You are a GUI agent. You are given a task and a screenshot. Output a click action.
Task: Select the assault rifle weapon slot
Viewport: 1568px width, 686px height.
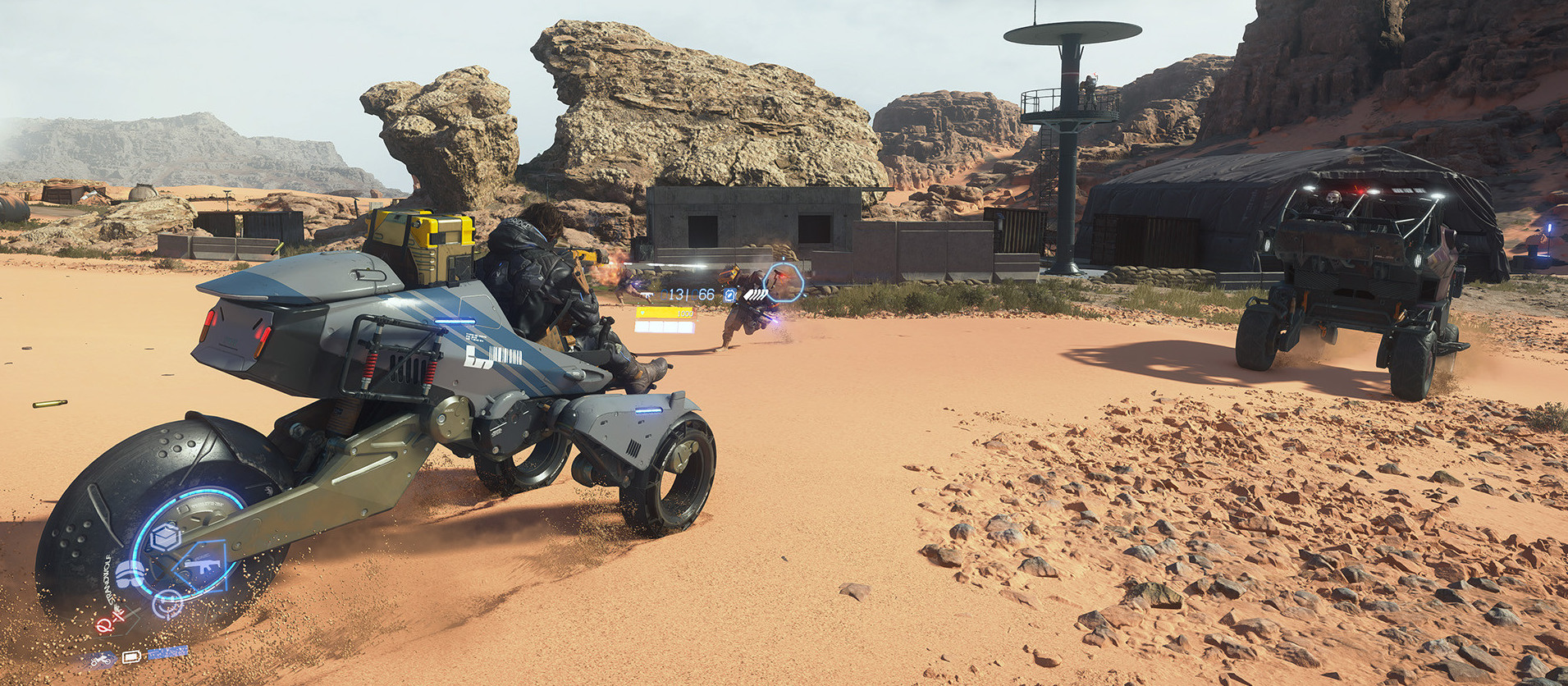(201, 565)
